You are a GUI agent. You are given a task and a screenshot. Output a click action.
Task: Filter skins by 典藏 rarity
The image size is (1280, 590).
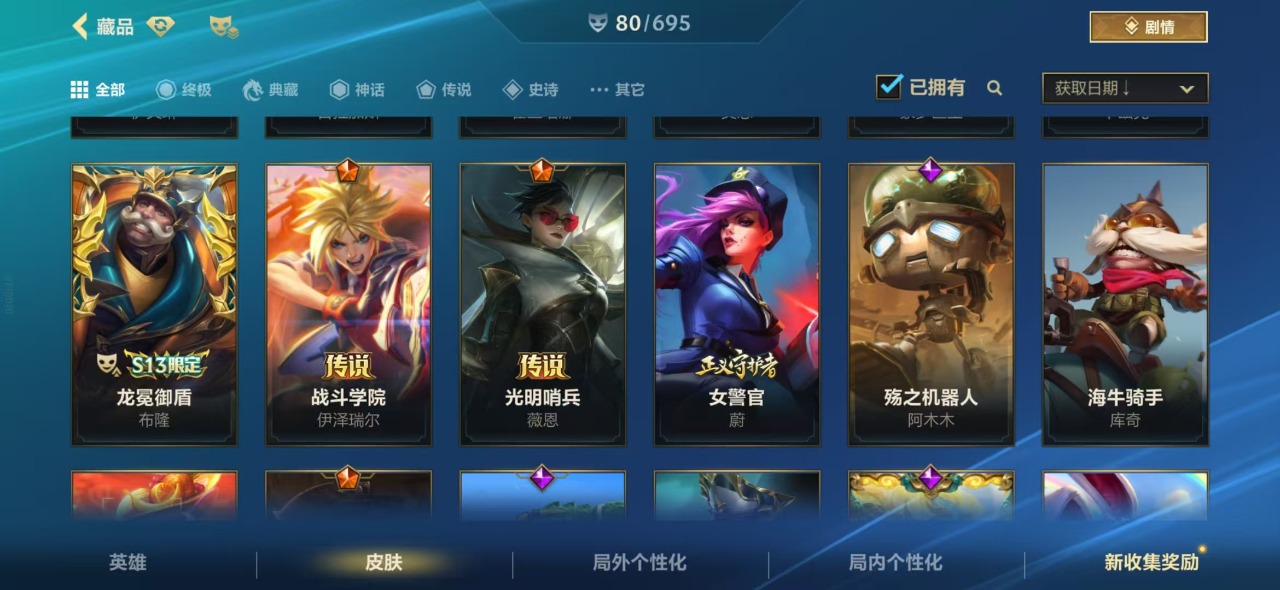pyautogui.click(x=271, y=90)
